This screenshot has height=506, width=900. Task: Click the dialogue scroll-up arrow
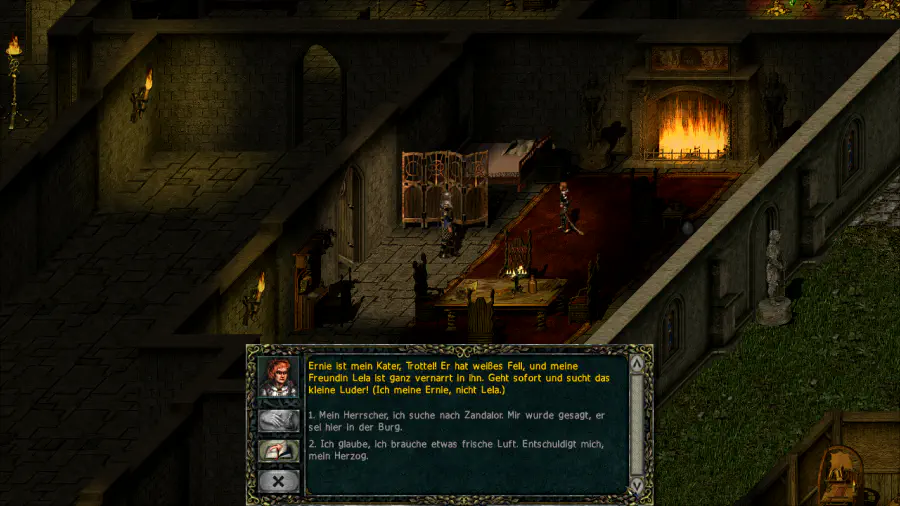click(x=637, y=362)
